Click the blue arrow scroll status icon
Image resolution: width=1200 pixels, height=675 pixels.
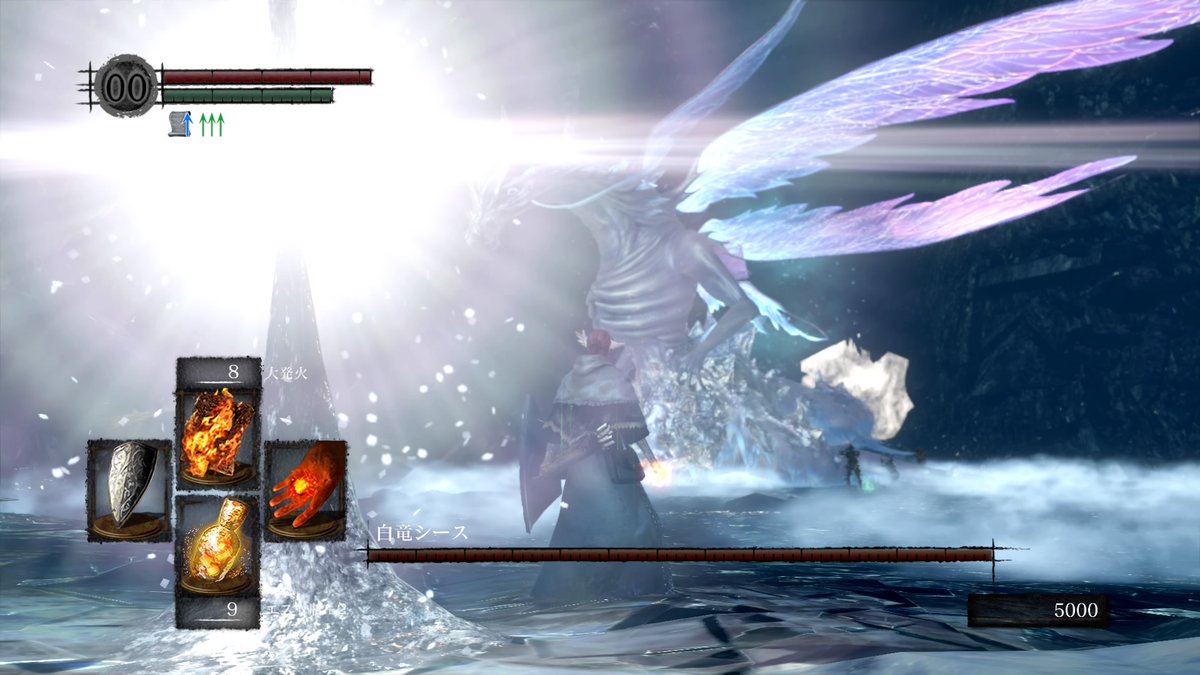[180, 124]
